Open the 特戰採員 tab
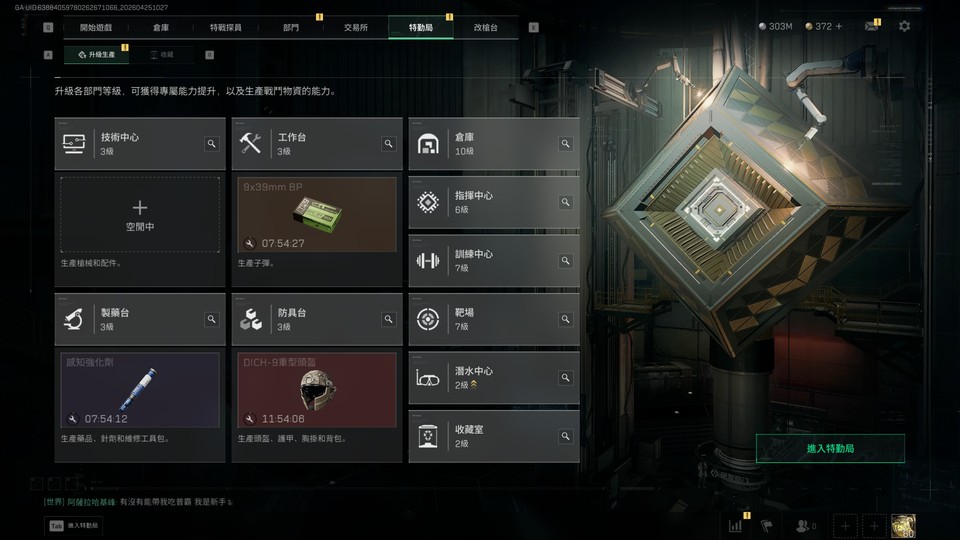The height and width of the screenshot is (540, 960). click(226, 27)
